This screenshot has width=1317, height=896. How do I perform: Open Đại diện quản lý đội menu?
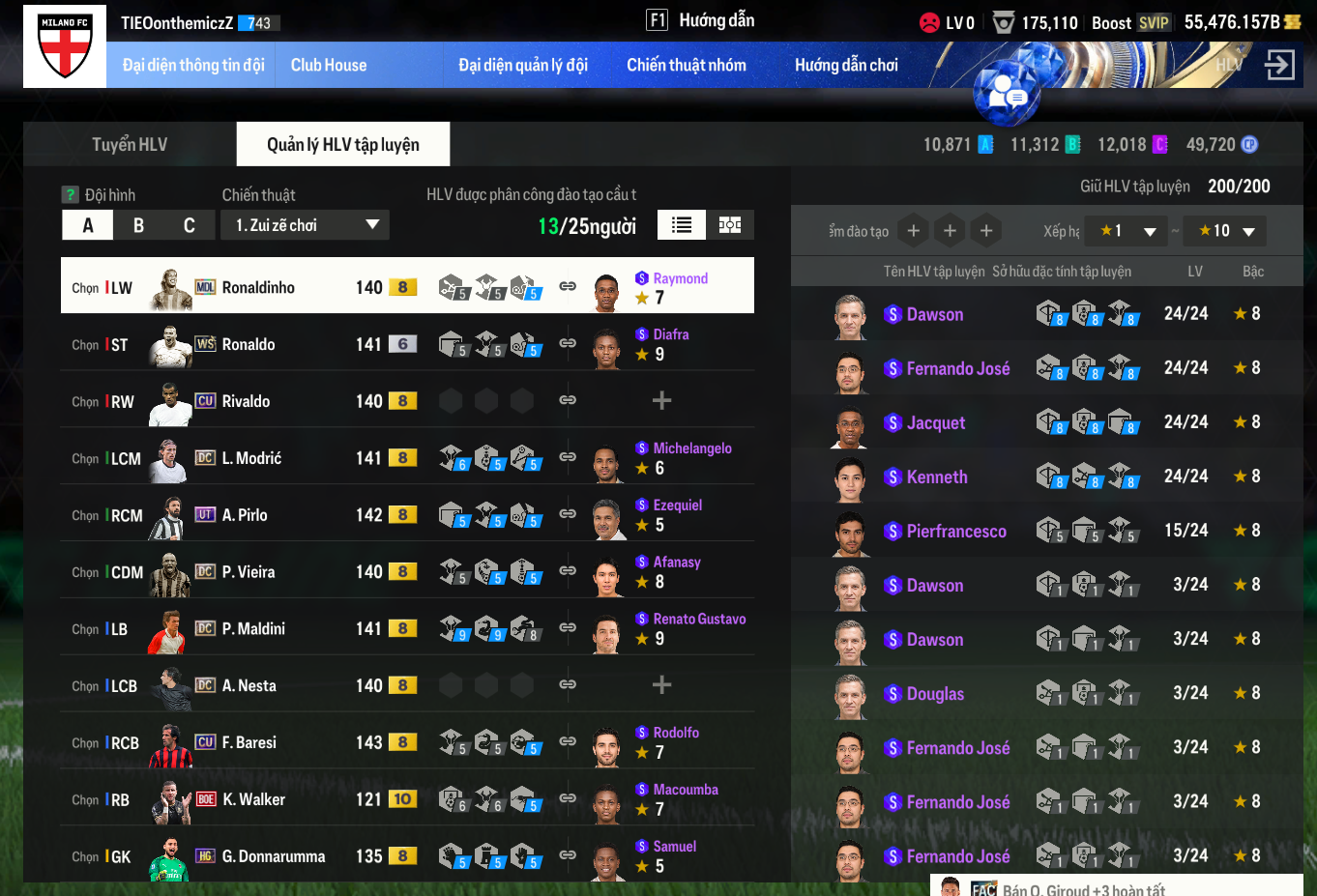click(523, 66)
